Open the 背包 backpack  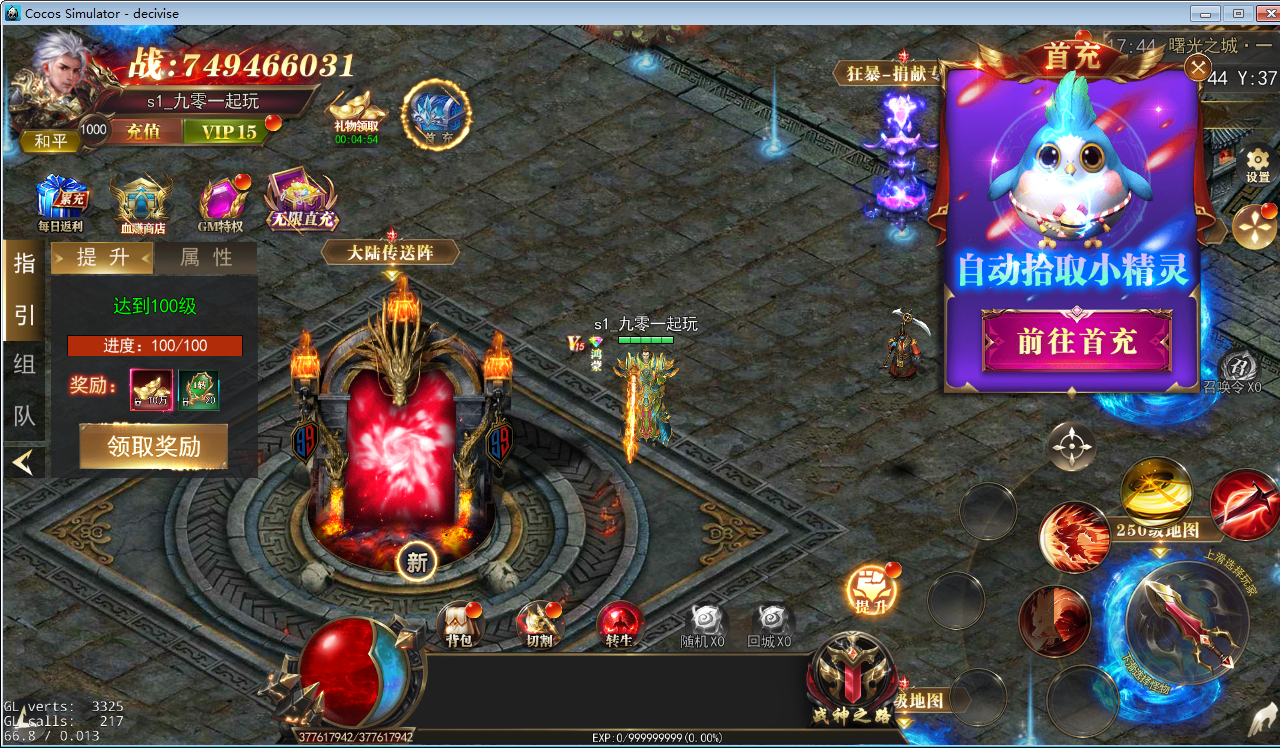pyautogui.click(x=459, y=626)
